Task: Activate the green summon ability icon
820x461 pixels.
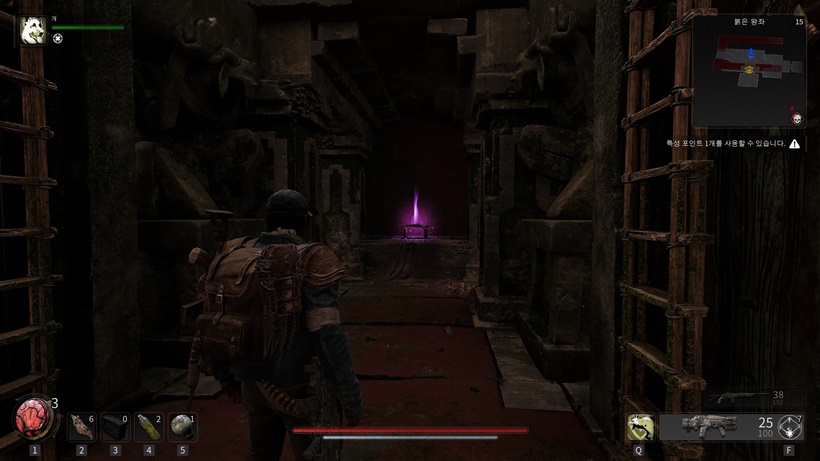Action: [x=638, y=428]
